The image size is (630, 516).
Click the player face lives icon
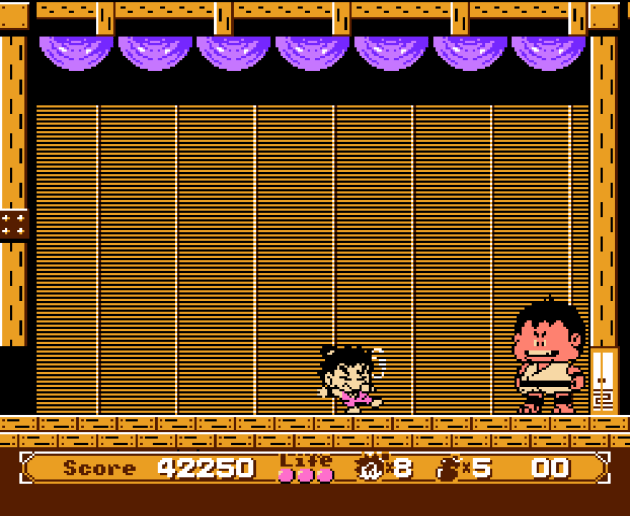click(370, 467)
